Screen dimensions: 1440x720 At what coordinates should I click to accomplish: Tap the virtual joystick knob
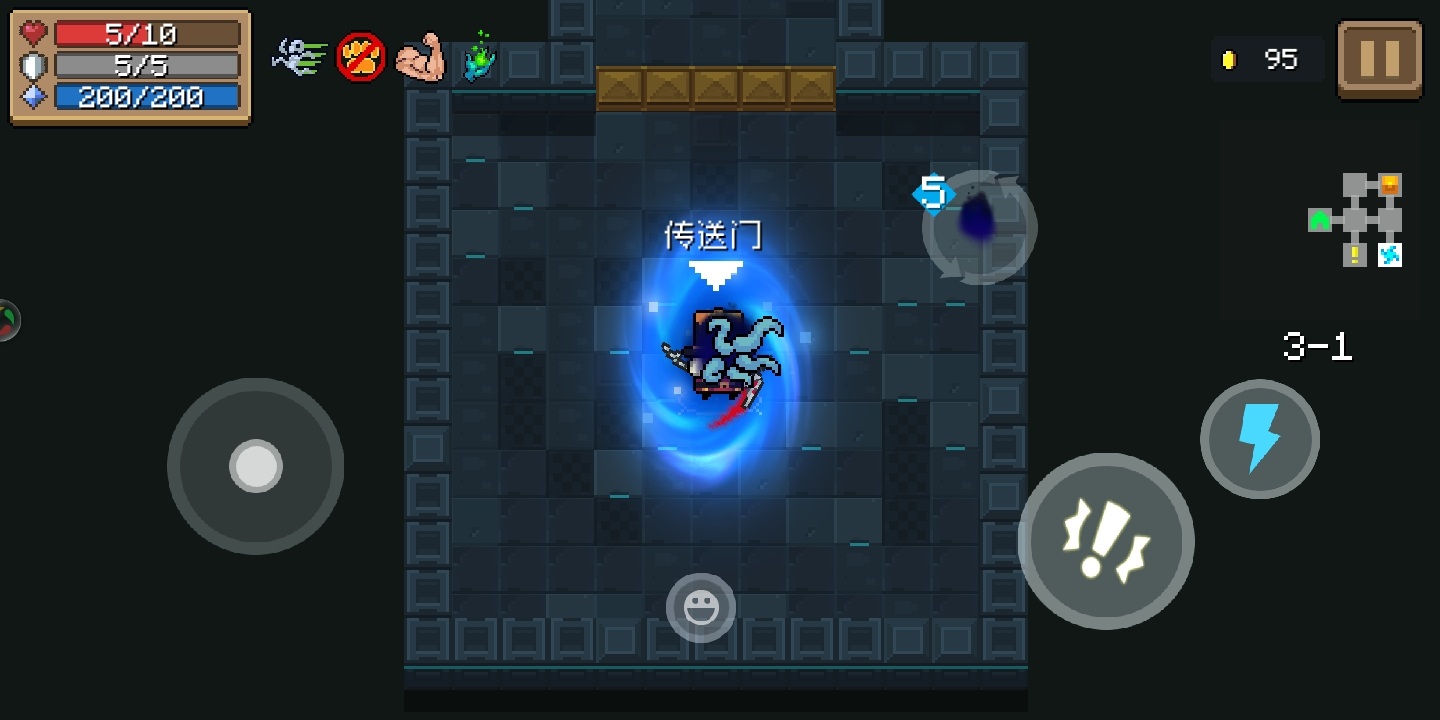tap(256, 466)
